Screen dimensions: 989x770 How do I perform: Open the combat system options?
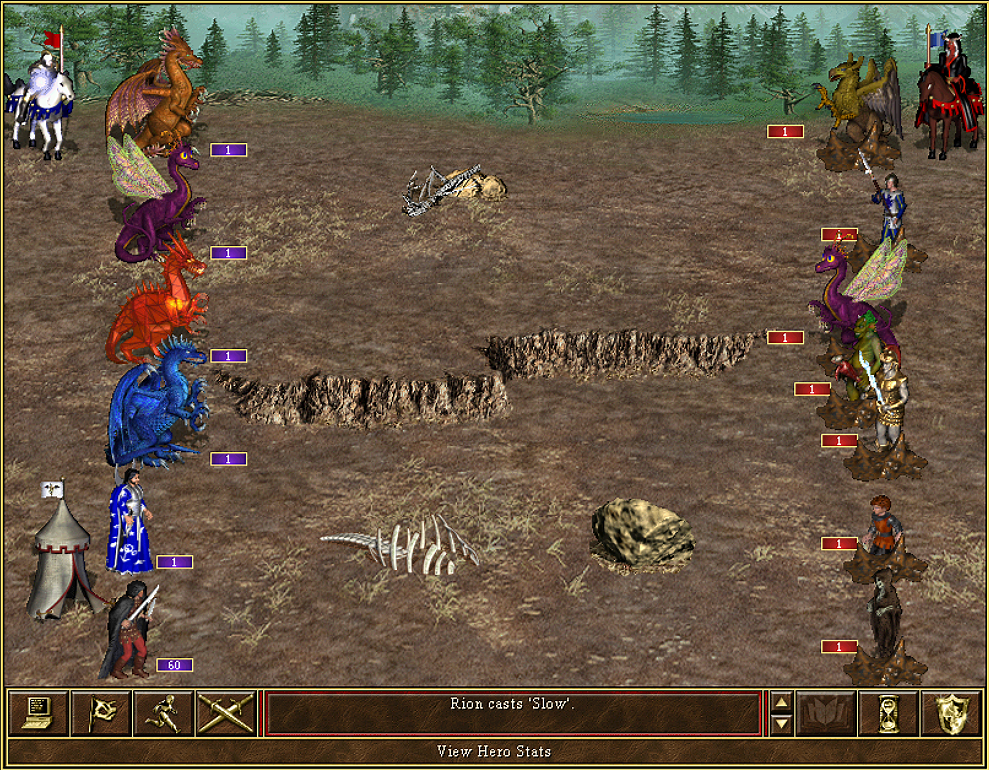38,712
